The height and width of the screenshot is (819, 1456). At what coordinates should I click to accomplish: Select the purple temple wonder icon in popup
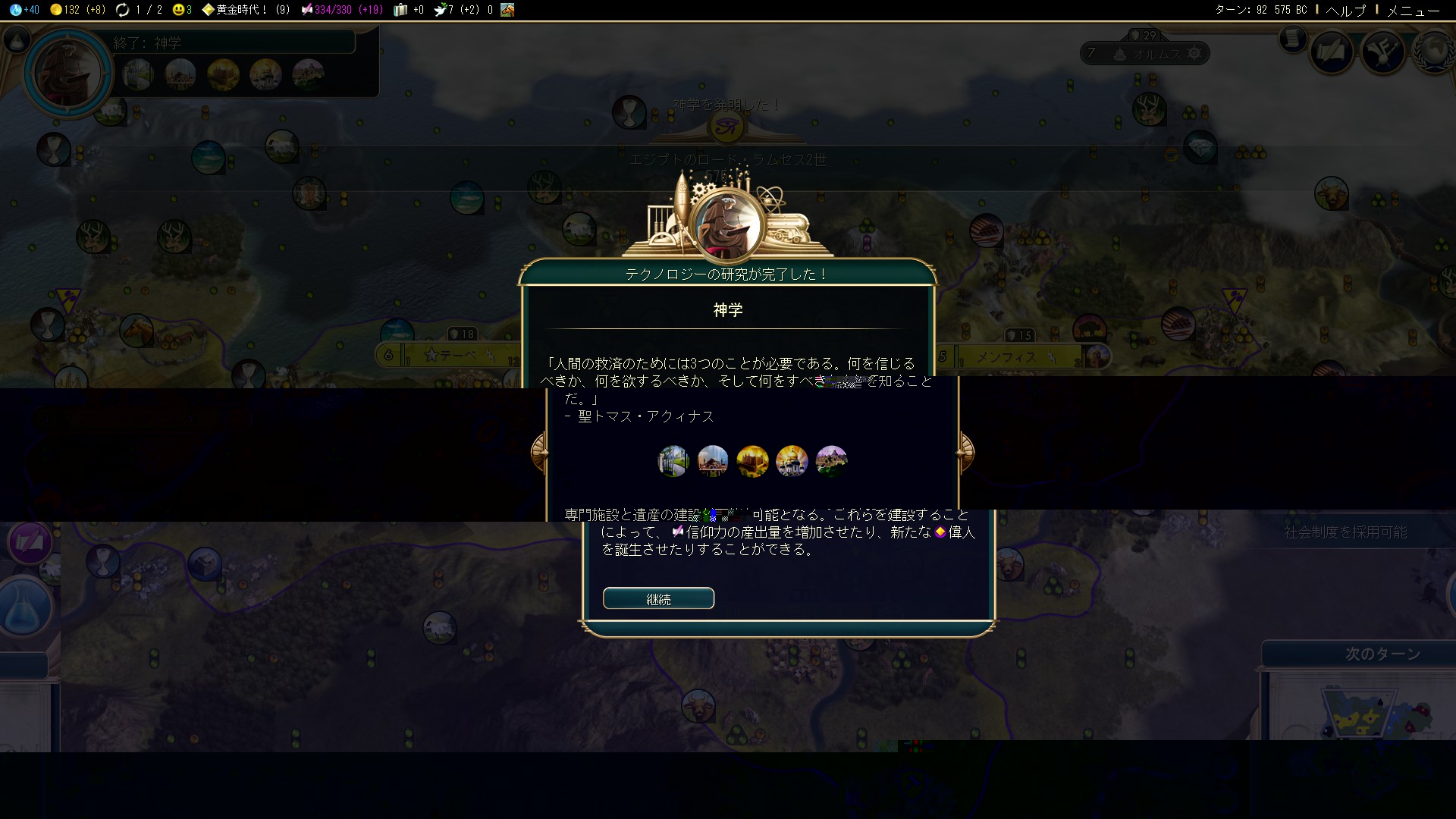pyautogui.click(x=831, y=460)
